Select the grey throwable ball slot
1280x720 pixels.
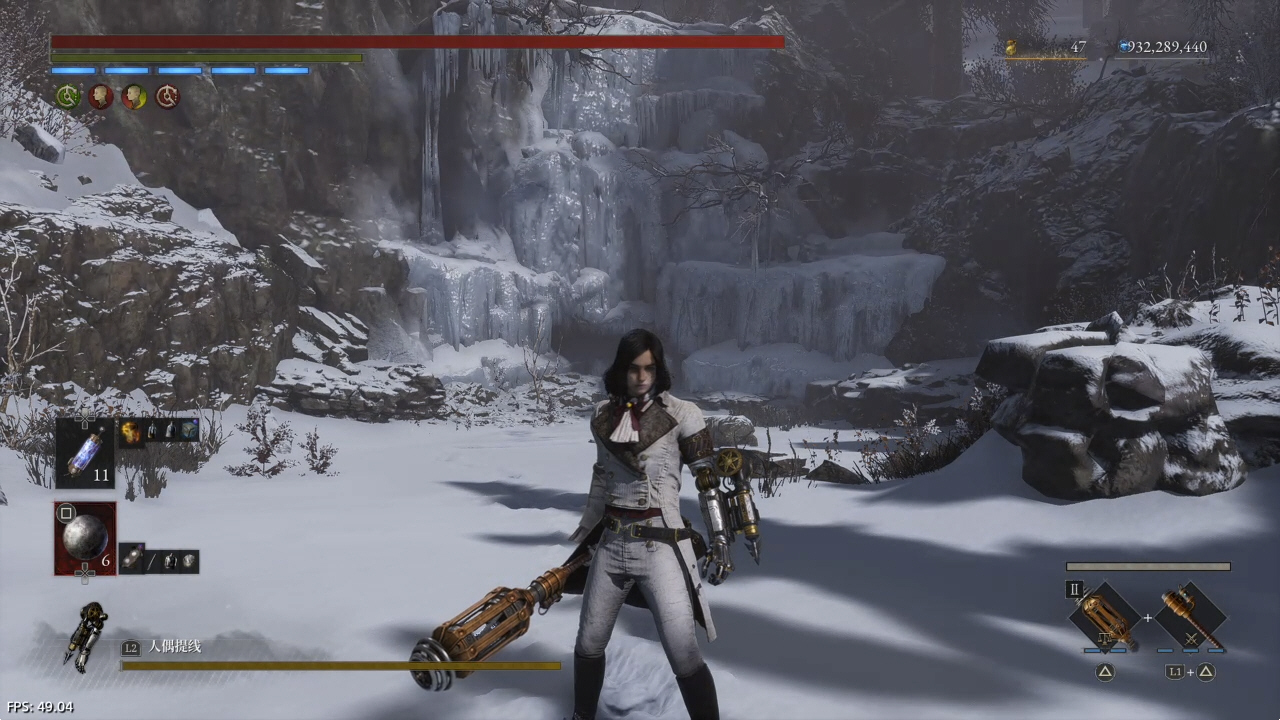85,538
